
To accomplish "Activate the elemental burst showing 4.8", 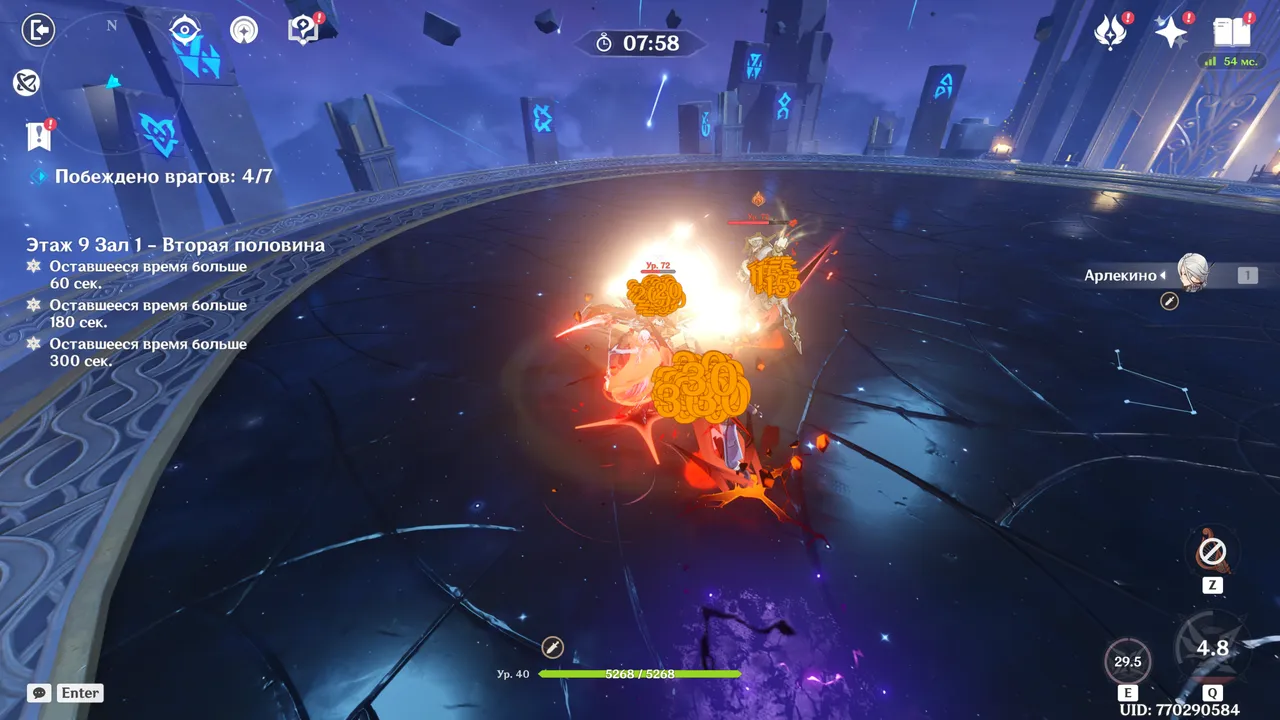I will coord(1212,649).
